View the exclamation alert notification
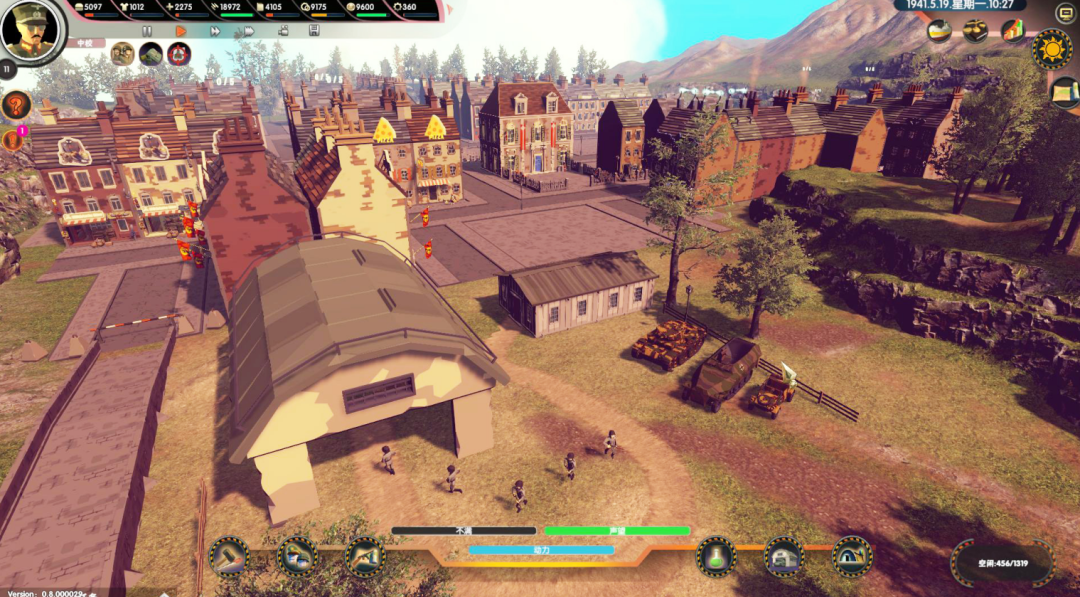Image resolution: width=1080 pixels, height=597 pixels. point(14,141)
